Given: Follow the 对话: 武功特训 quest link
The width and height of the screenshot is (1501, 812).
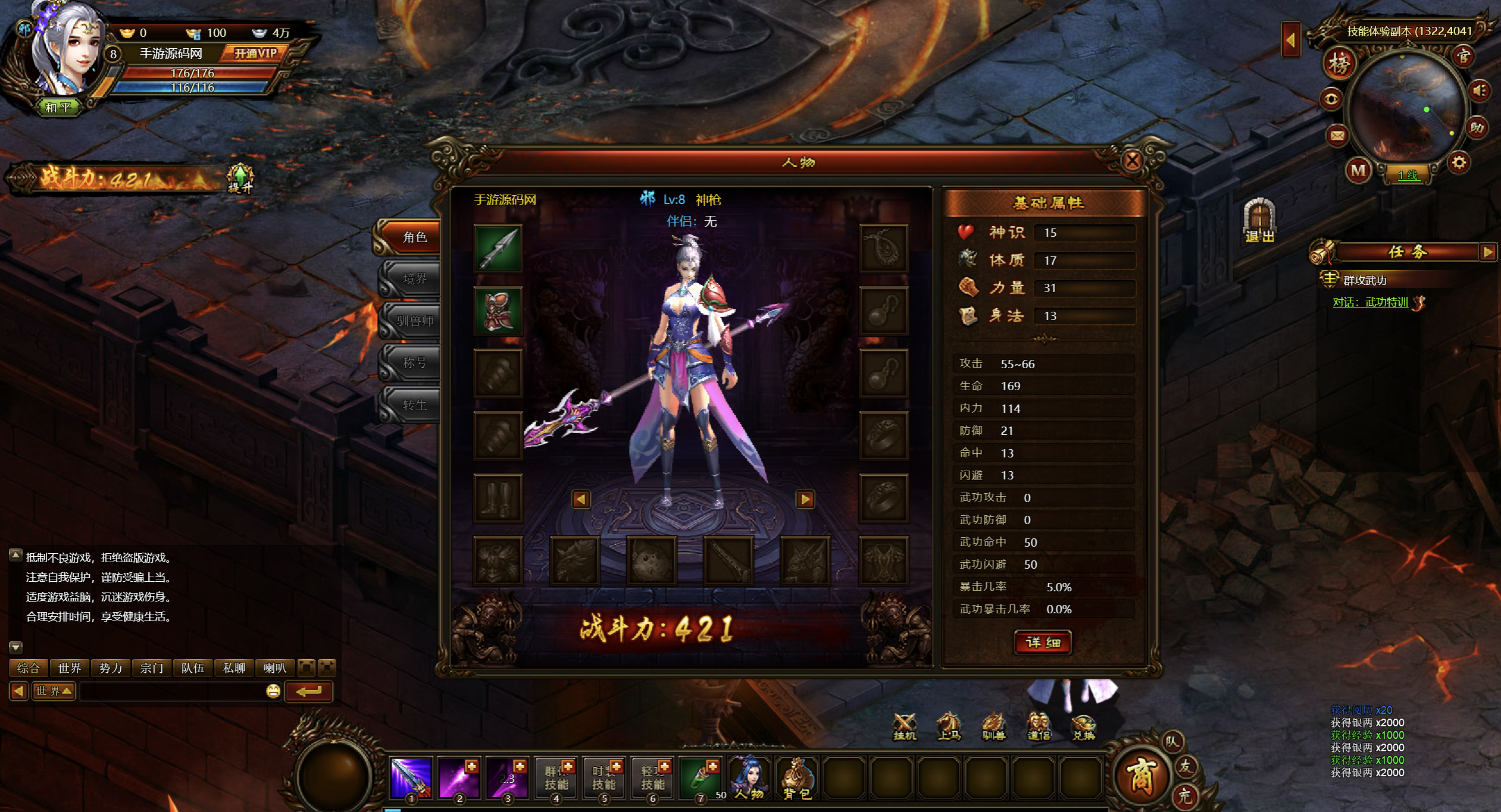Looking at the screenshot, I should (1370, 302).
